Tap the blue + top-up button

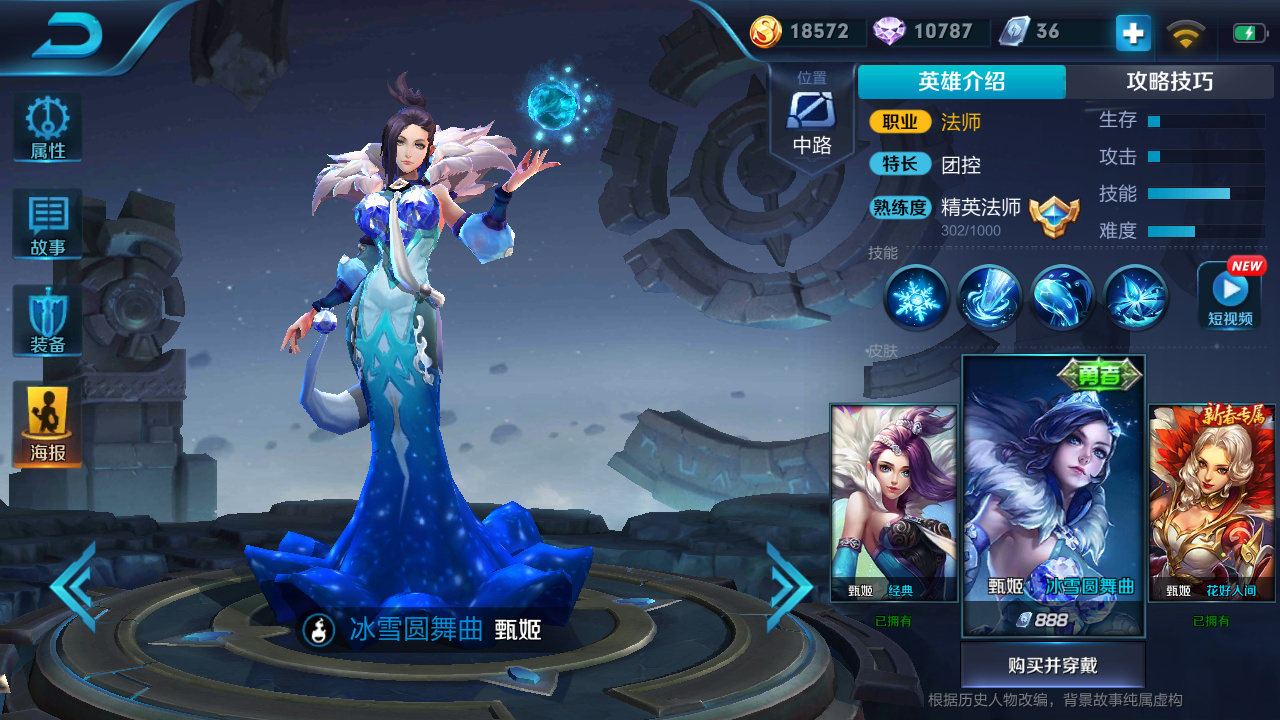1131,32
